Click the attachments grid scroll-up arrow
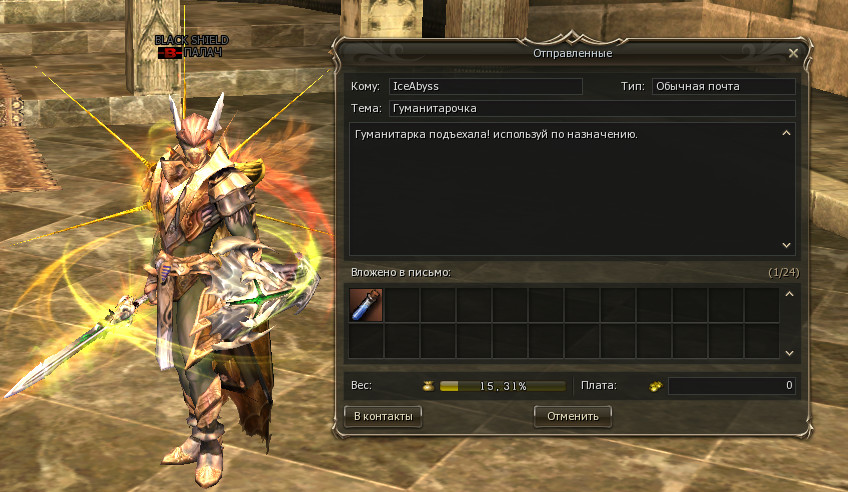Image resolution: width=848 pixels, height=492 pixels. (x=787, y=295)
